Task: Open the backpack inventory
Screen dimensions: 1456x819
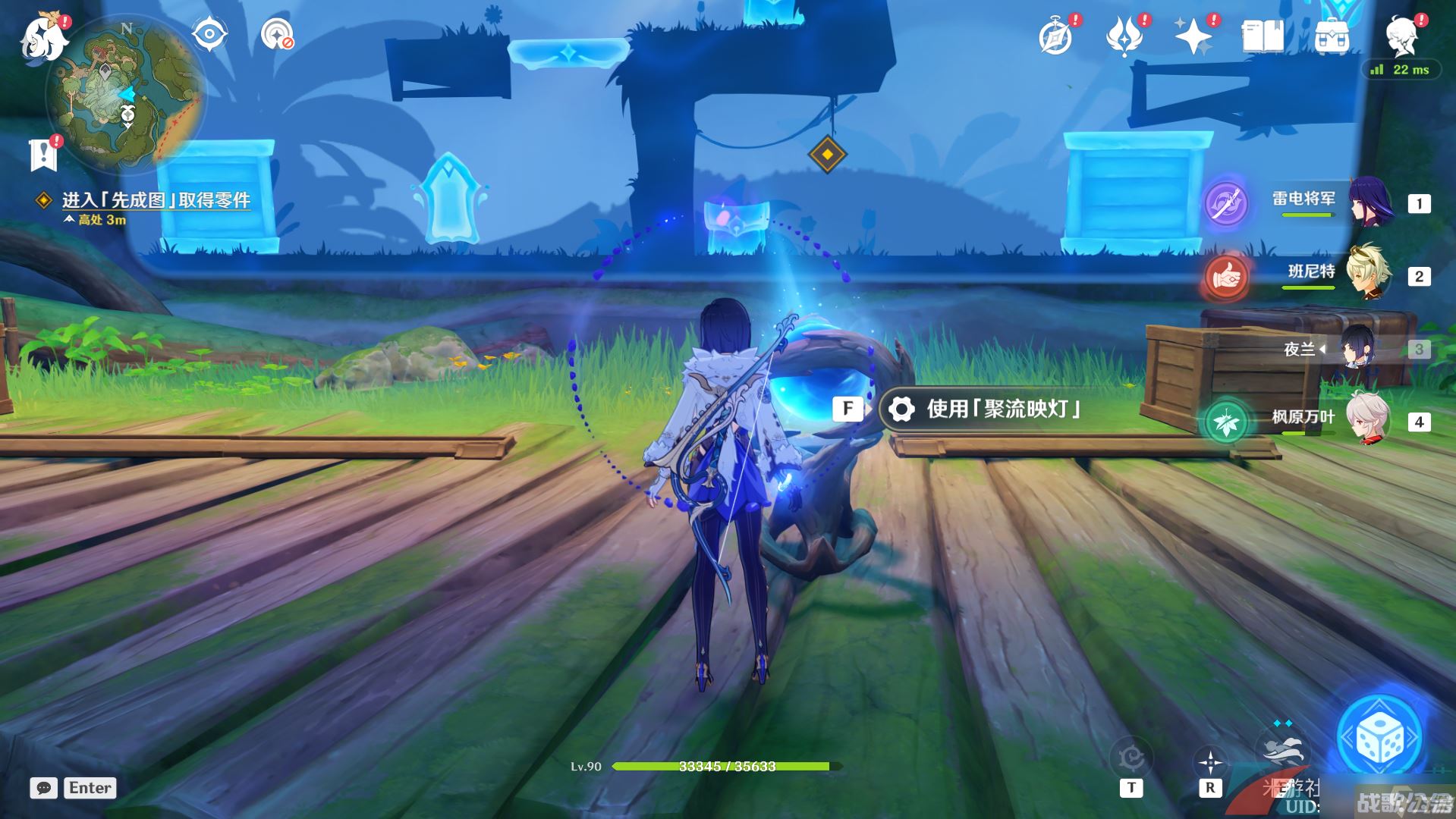Action: pyautogui.click(x=1332, y=36)
